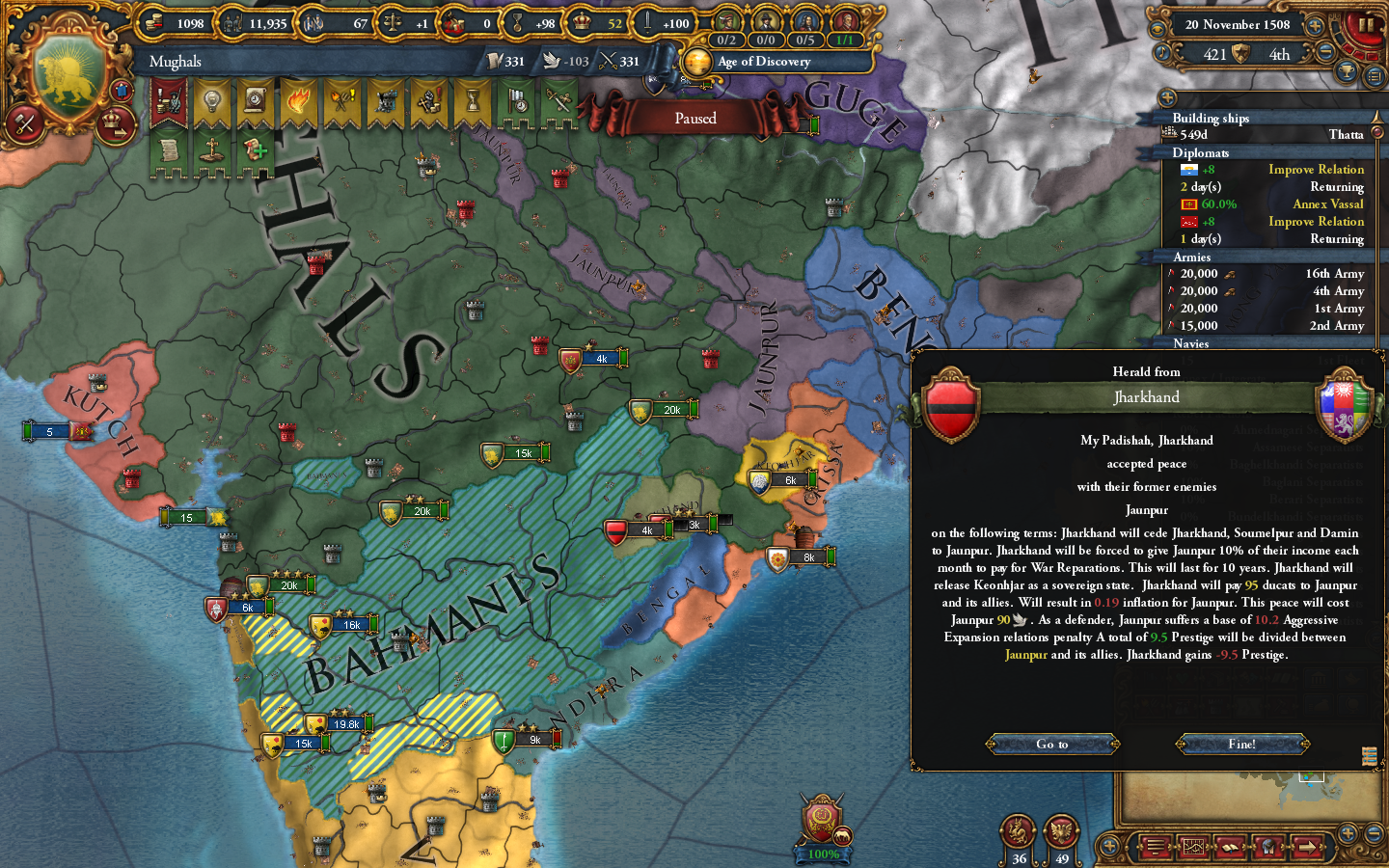
Task: Click the 100% siege progress bar on the map
Action: pos(821,853)
